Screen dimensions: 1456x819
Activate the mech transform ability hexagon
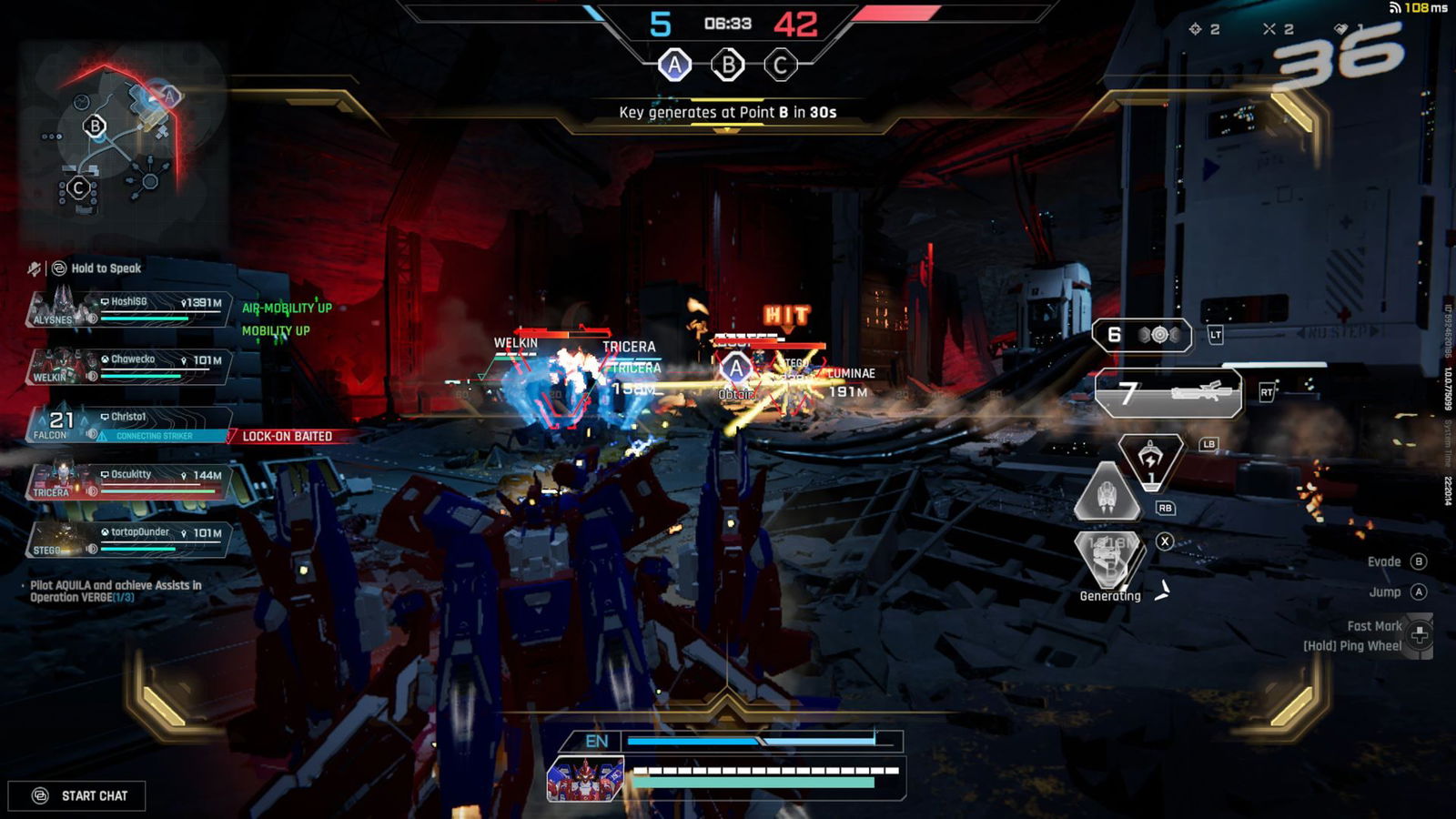1107,493
